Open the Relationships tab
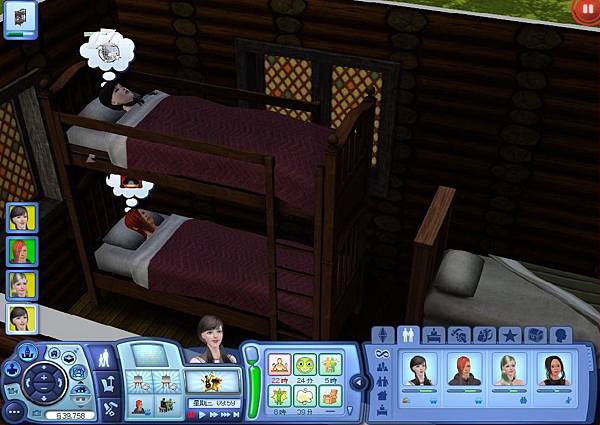Image resolution: width=600 pixels, height=425 pixels. (410, 335)
